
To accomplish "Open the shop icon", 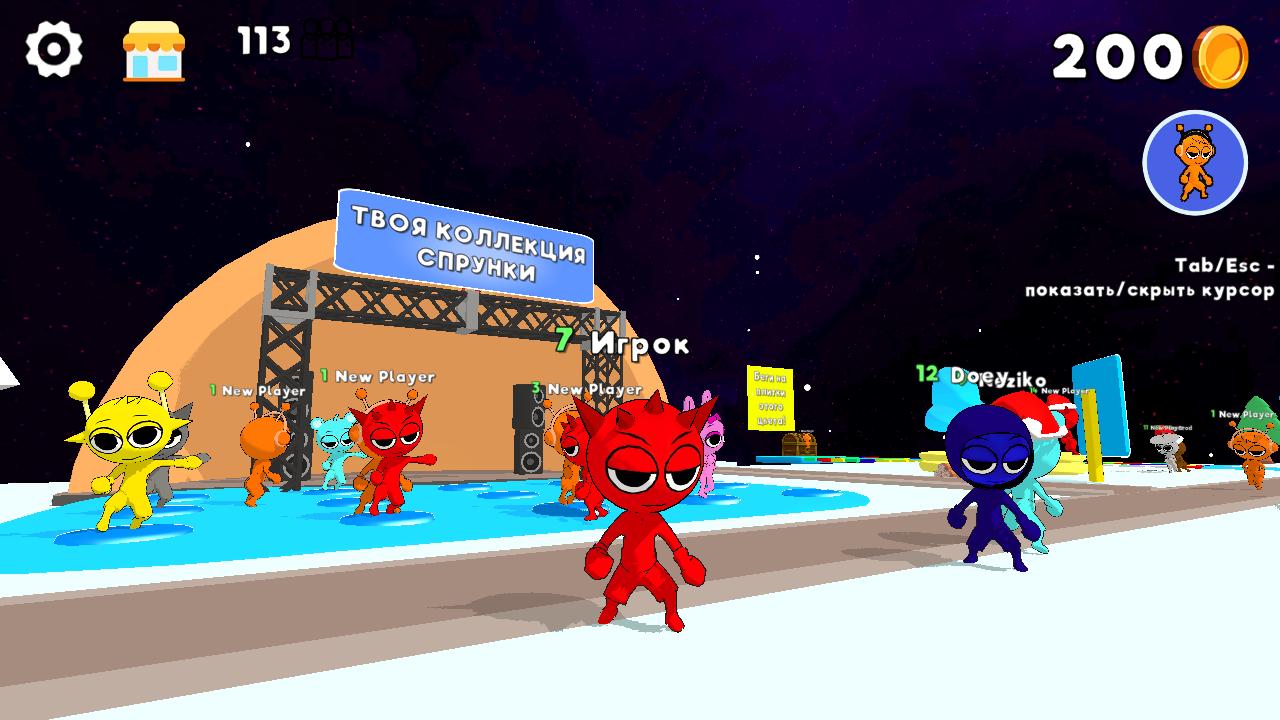I will tap(155, 48).
